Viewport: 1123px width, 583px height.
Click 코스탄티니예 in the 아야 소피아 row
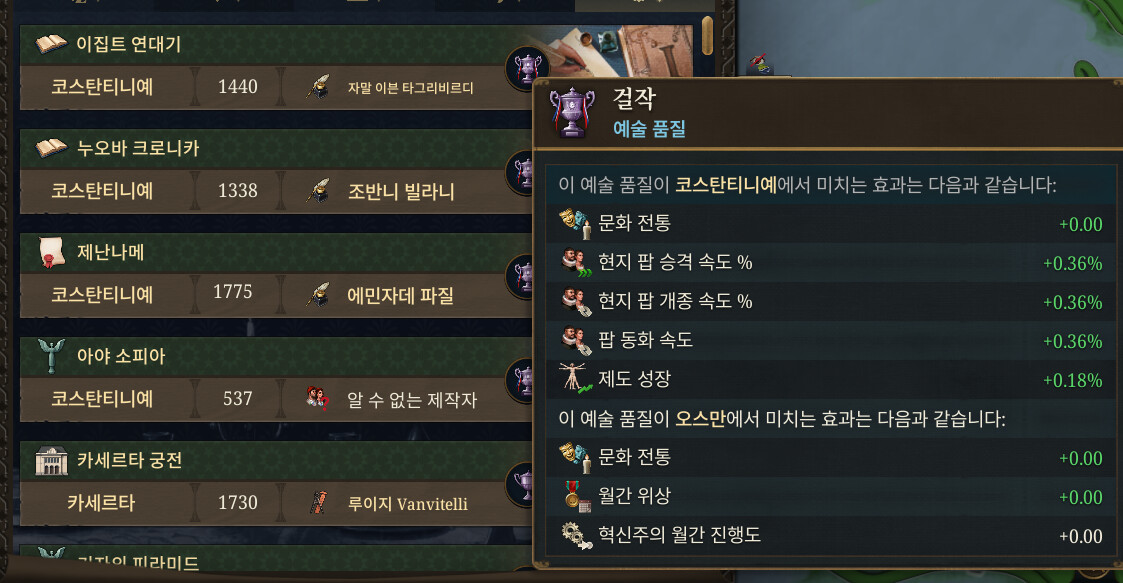point(102,399)
